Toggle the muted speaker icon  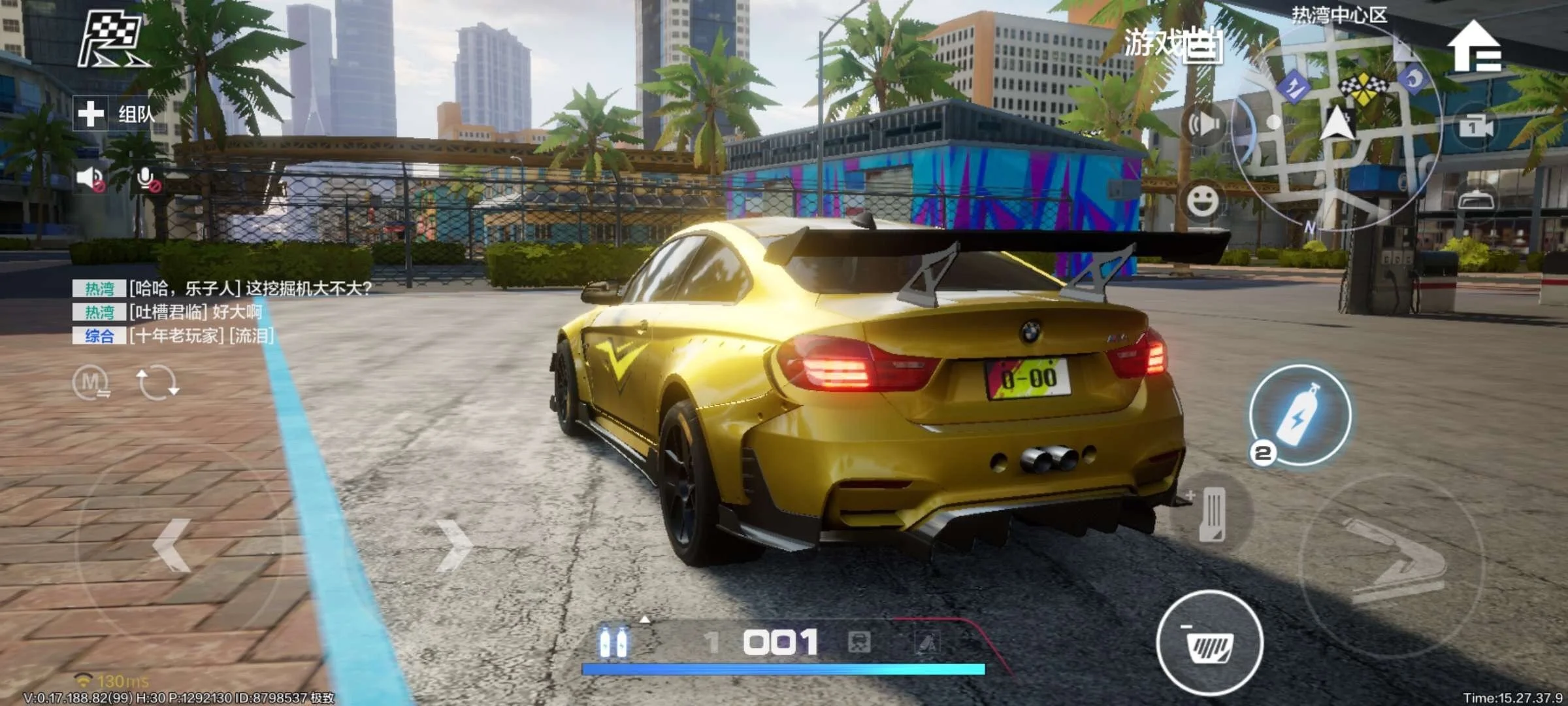tap(90, 178)
